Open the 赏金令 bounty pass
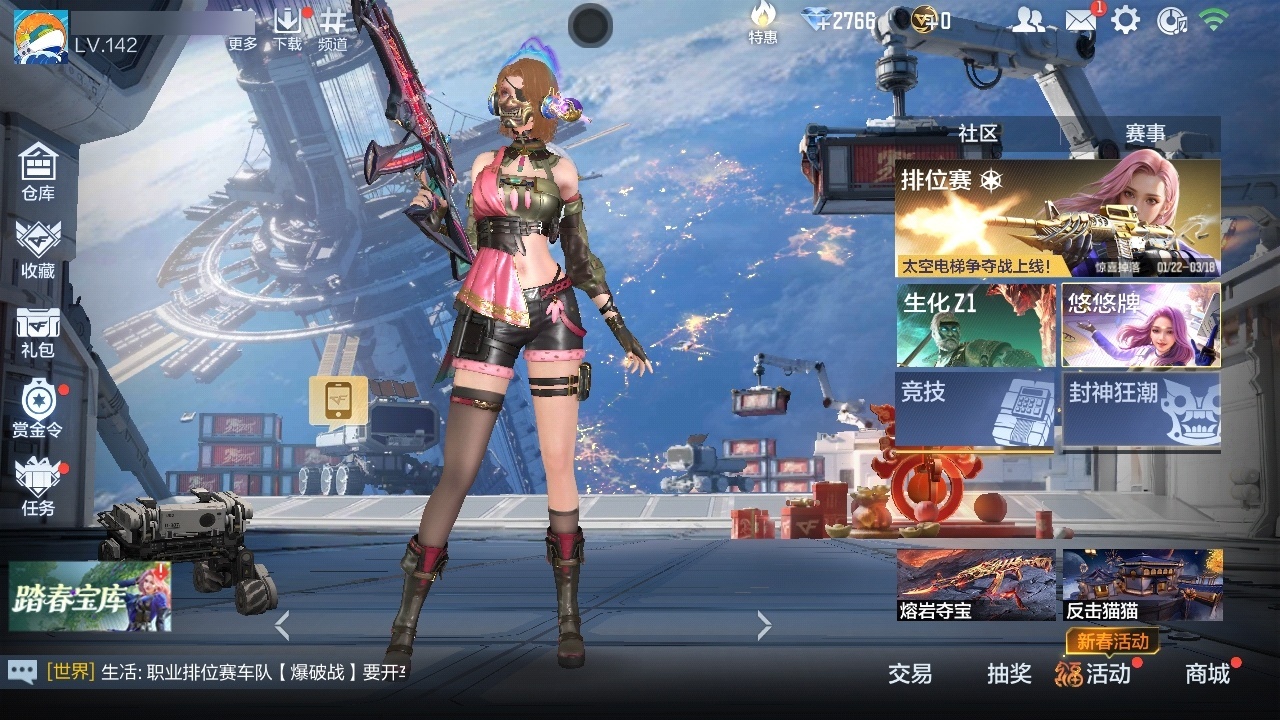Viewport: 1280px width, 720px height. point(38,408)
